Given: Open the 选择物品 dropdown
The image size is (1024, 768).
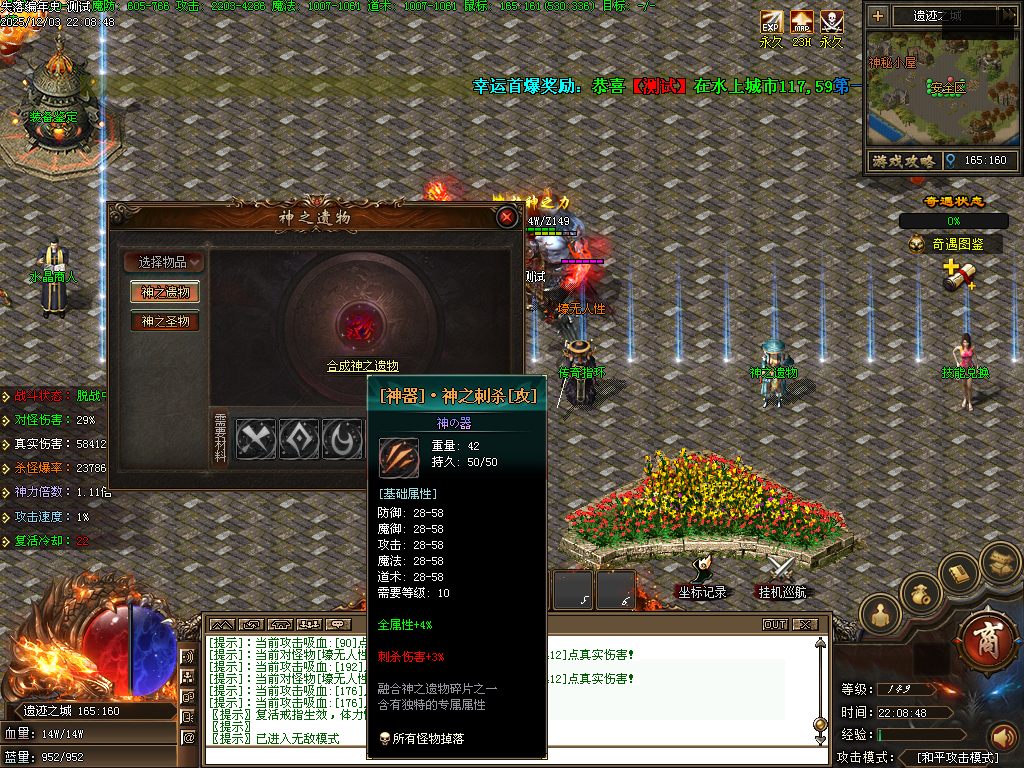Looking at the screenshot, I should pos(164,262).
